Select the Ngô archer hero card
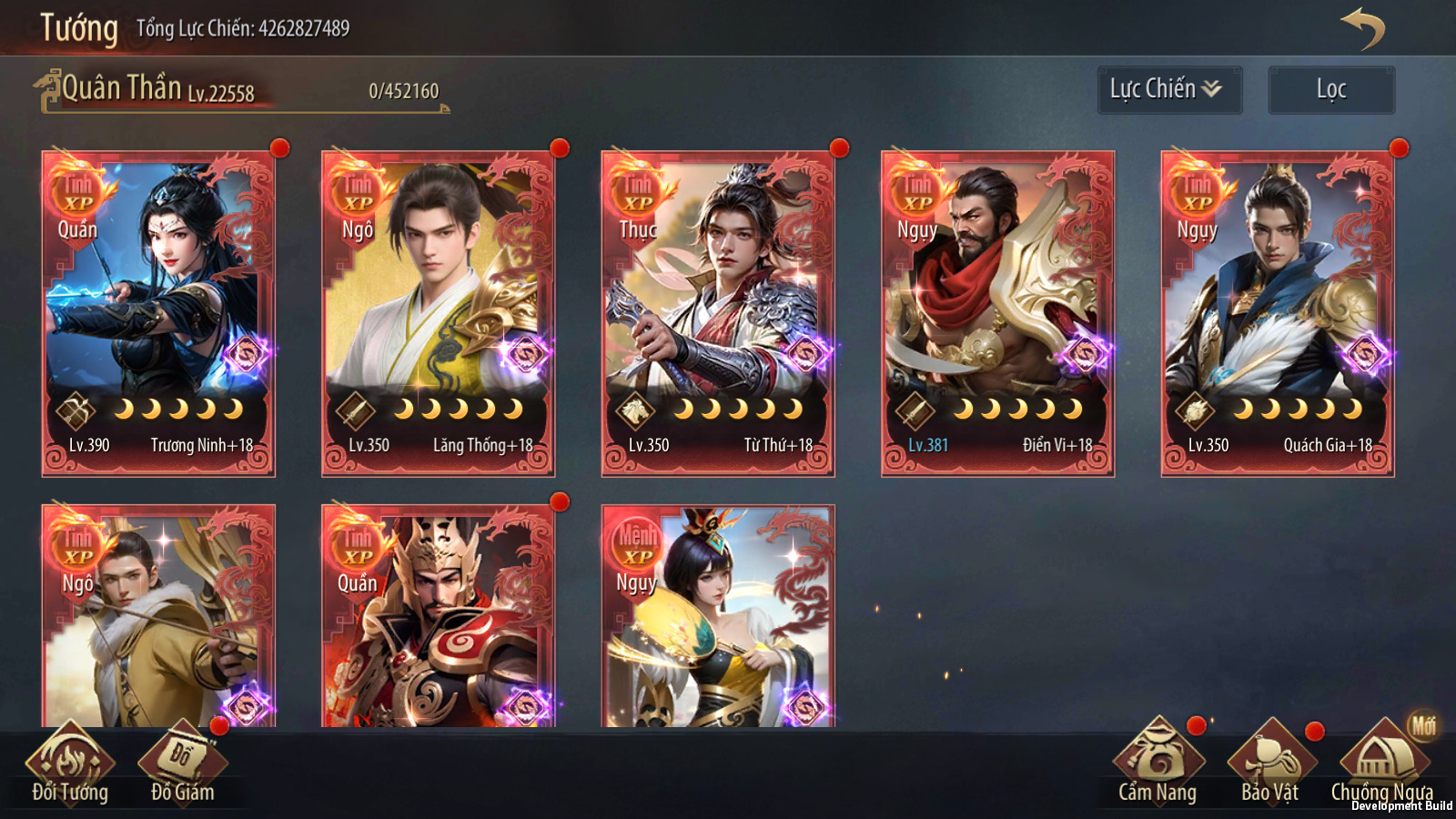1456x819 pixels. pyautogui.click(x=158, y=615)
